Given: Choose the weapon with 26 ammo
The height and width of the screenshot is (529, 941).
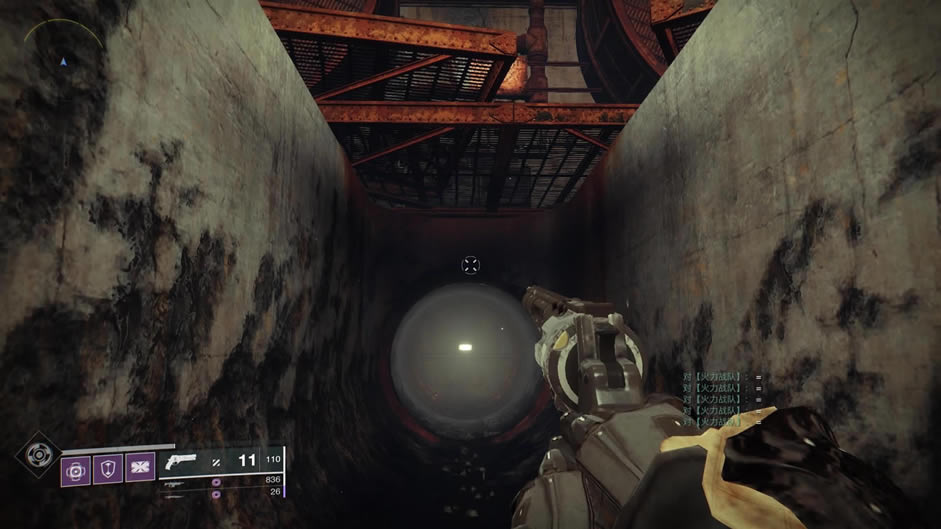Looking at the screenshot, I should [176, 491].
